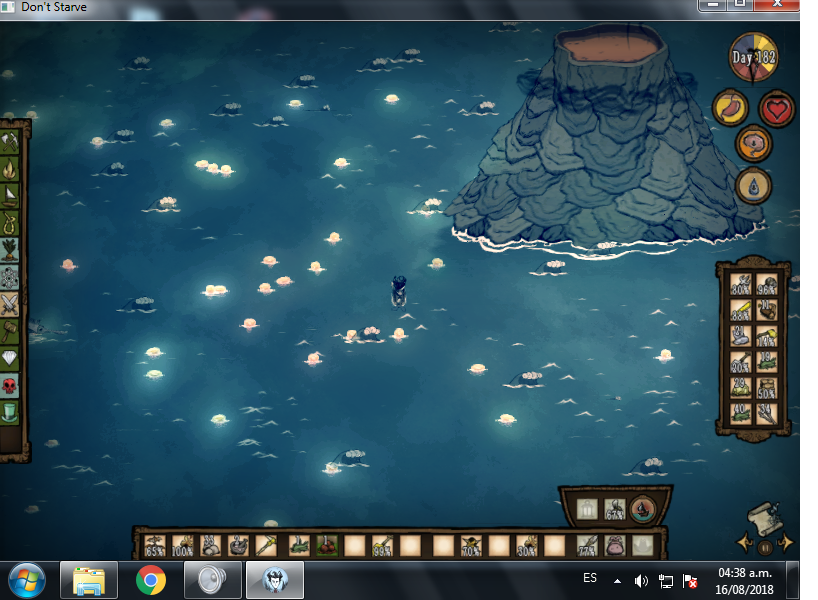Open the Fire crafting tab
This screenshot has height=600, width=818.
pyautogui.click(x=11, y=167)
